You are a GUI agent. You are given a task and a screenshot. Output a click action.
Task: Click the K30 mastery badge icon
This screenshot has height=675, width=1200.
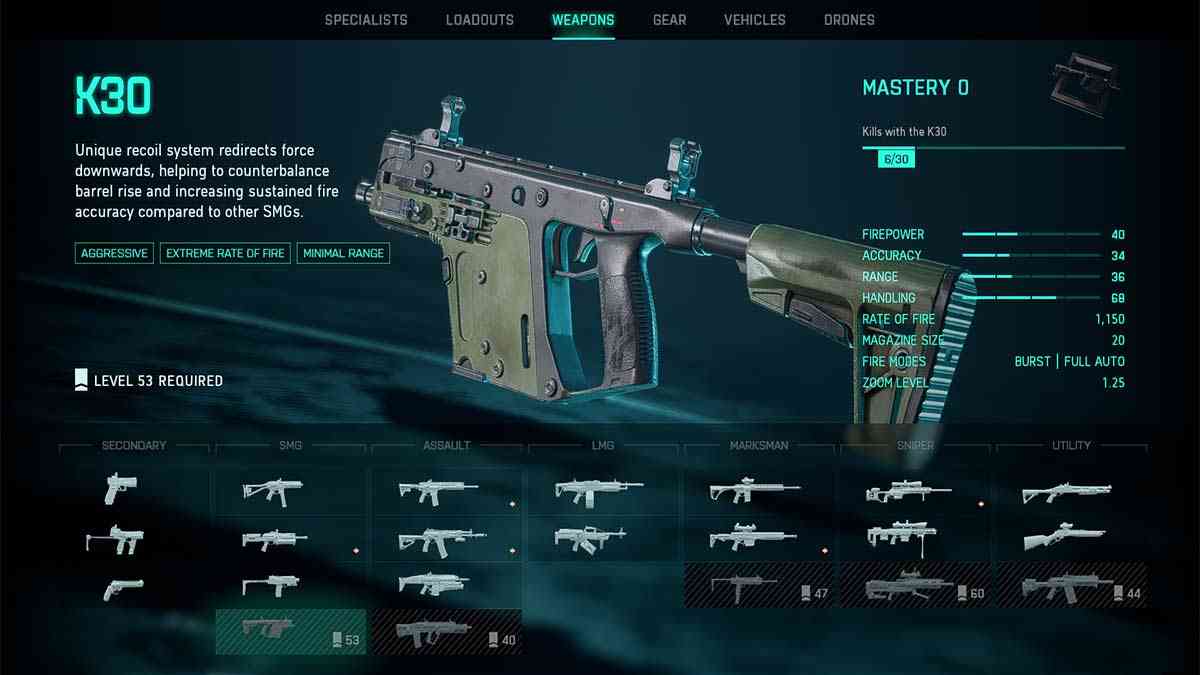point(1084,87)
